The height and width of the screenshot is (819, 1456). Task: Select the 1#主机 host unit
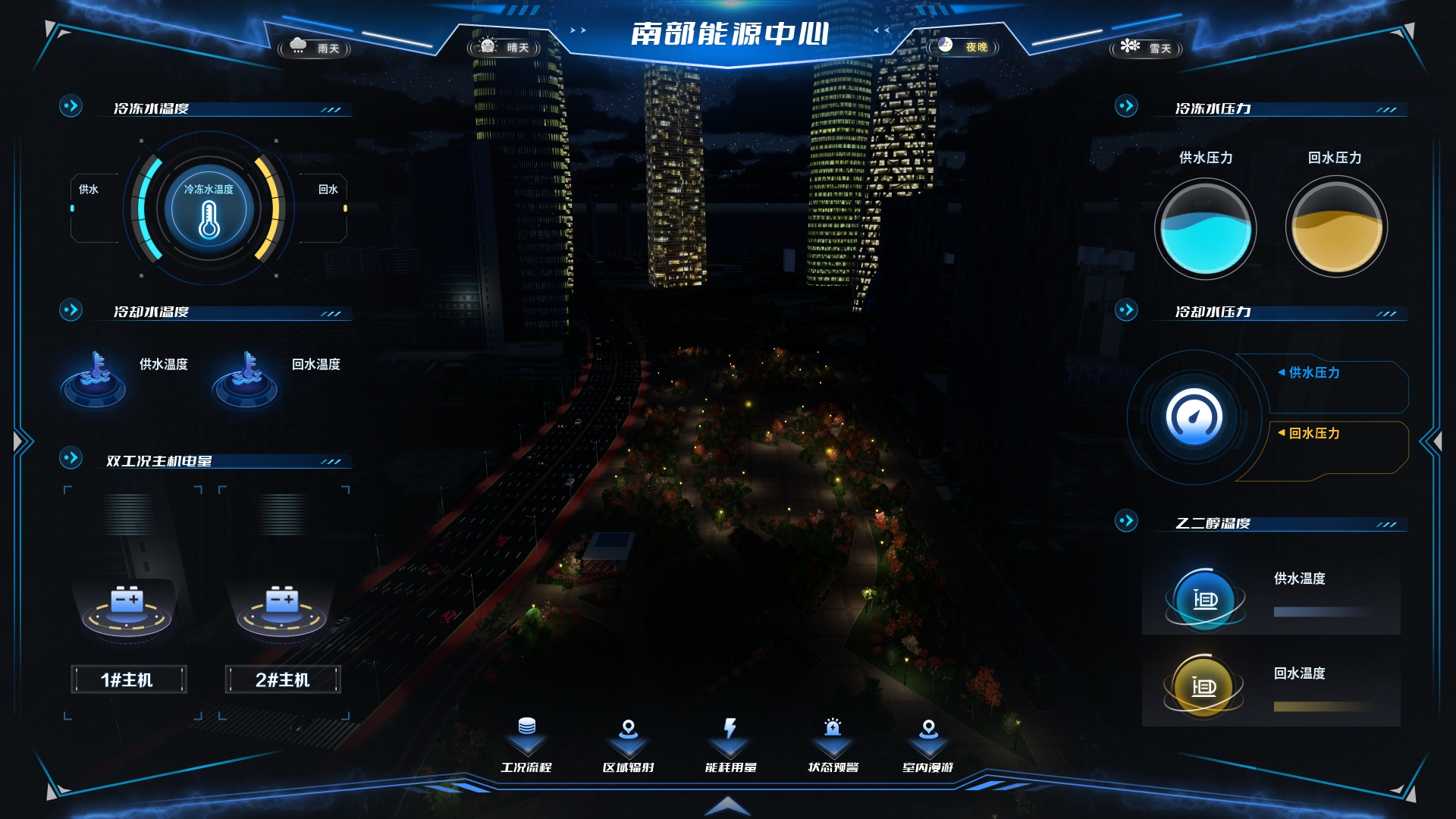click(x=128, y=679)
